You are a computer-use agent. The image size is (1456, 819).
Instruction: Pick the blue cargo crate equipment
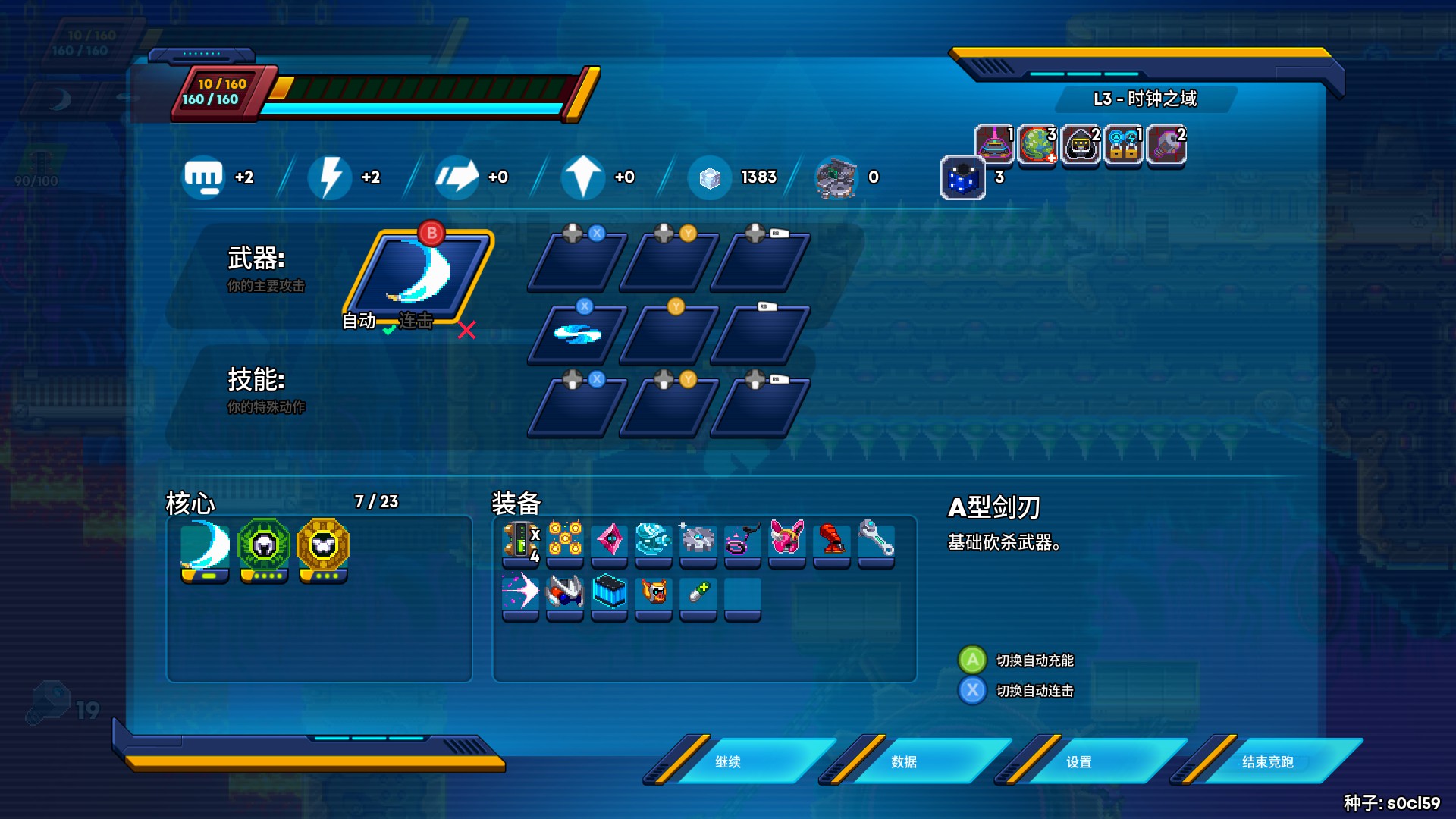610,592
